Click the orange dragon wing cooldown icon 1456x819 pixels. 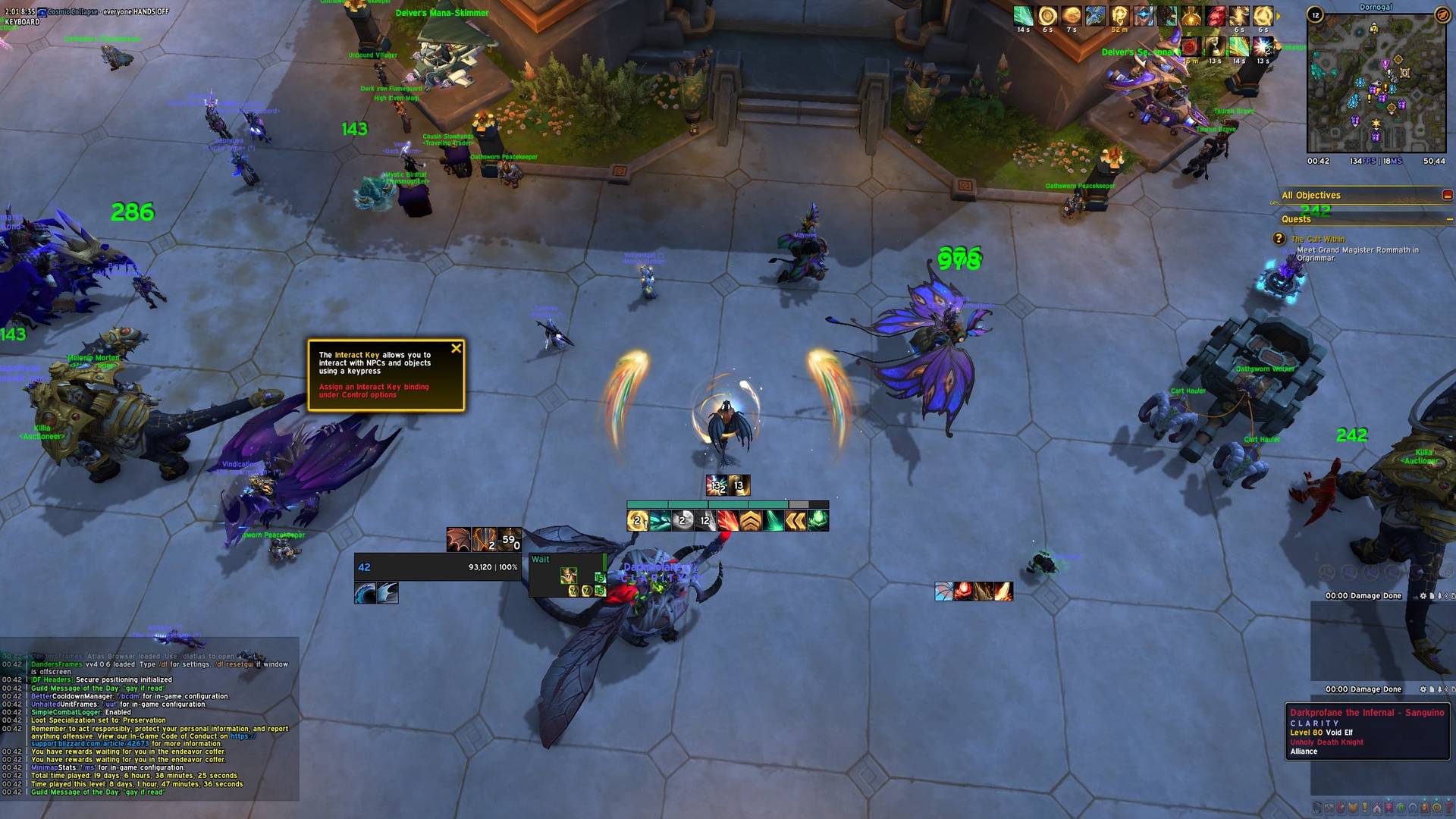[x=458, y=539]
